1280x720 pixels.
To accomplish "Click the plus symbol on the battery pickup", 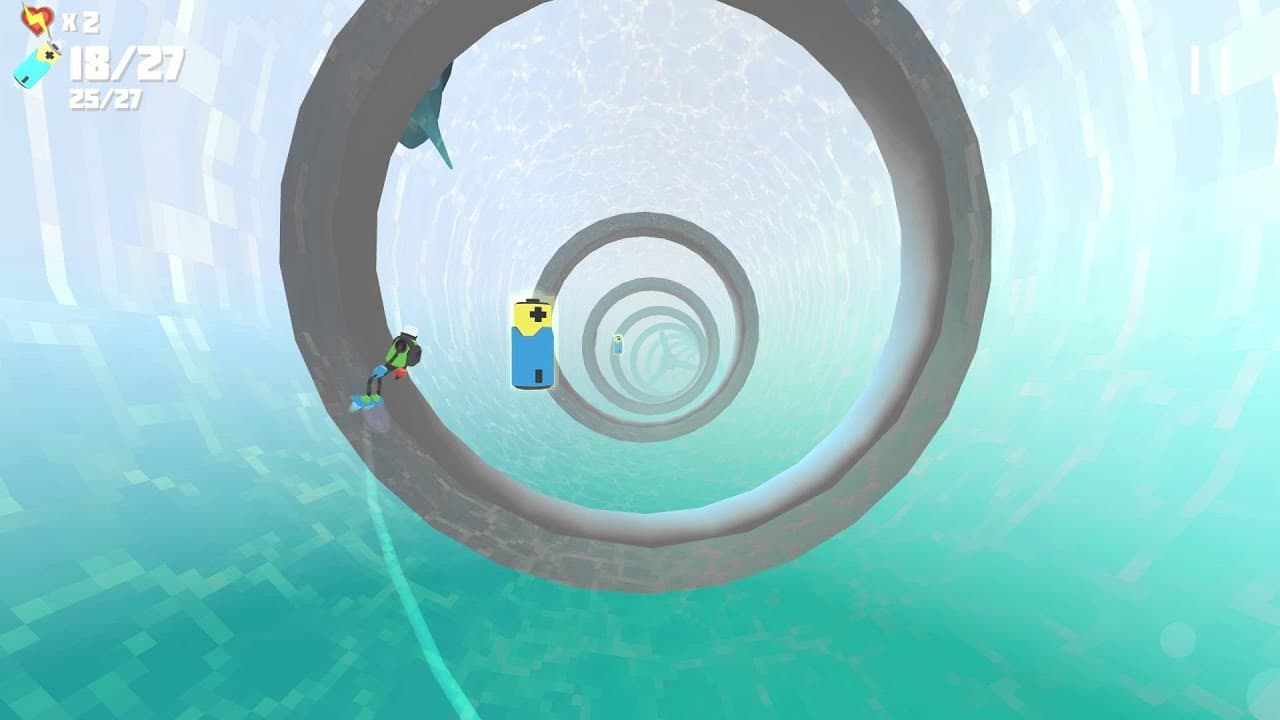I will point(536,316).
